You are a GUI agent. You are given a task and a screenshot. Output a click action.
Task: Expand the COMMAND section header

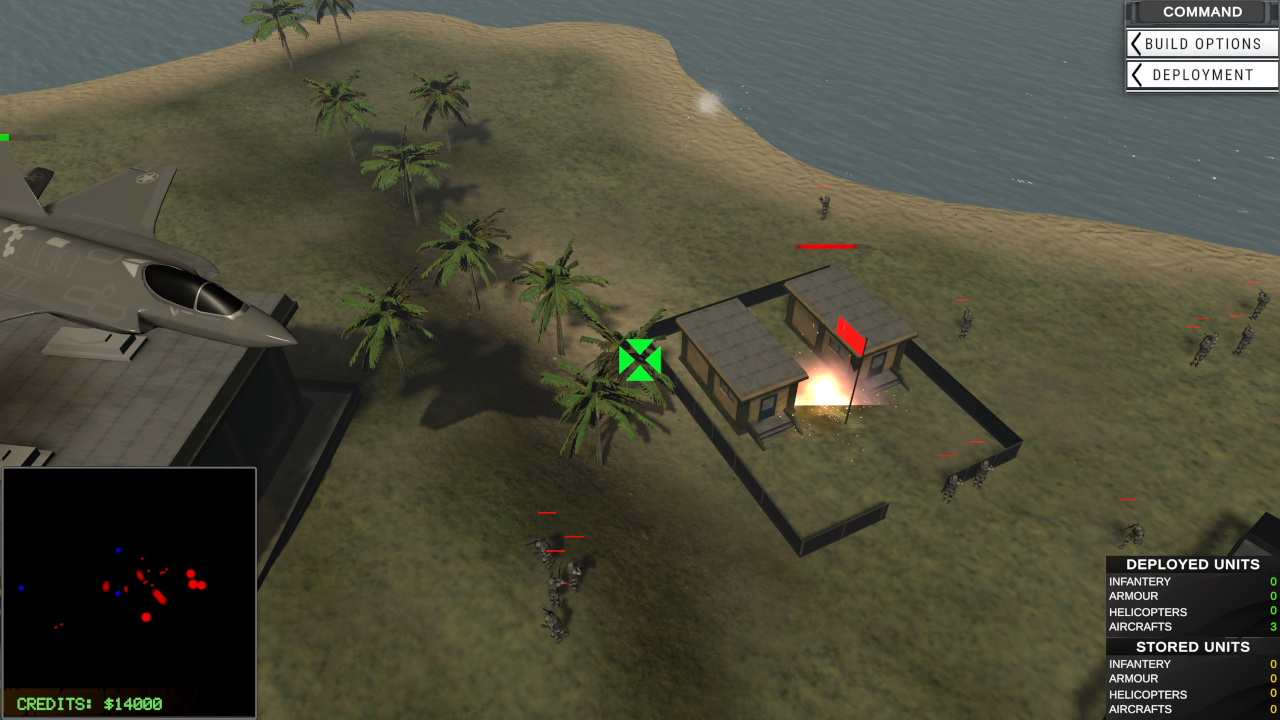[x=1203, y=12]
